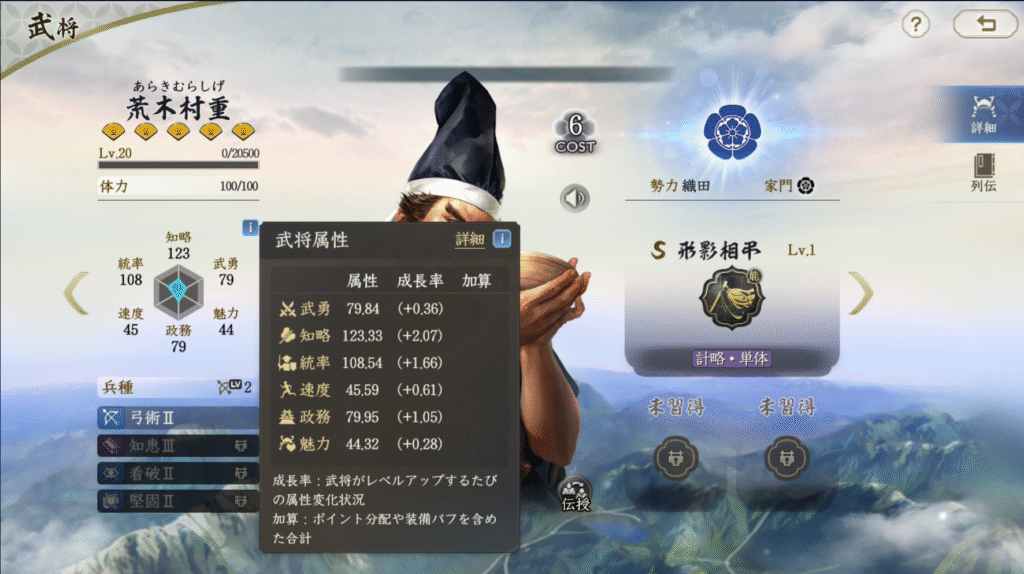
Task: Select the locked 堅固Ⅱ skill row
Action: [x=165, y=500]
